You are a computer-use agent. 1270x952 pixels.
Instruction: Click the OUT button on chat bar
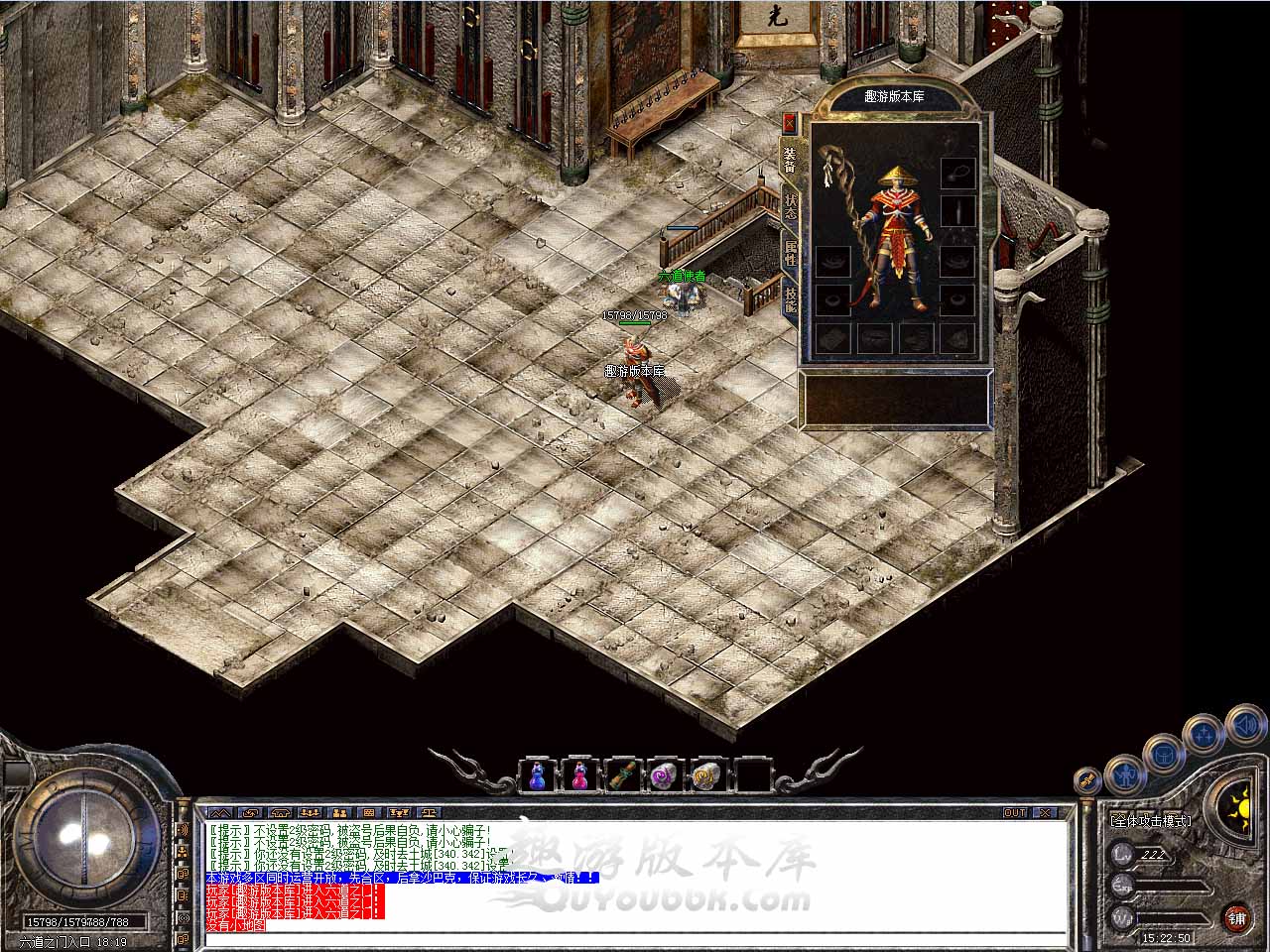[x=1015, y=813]
